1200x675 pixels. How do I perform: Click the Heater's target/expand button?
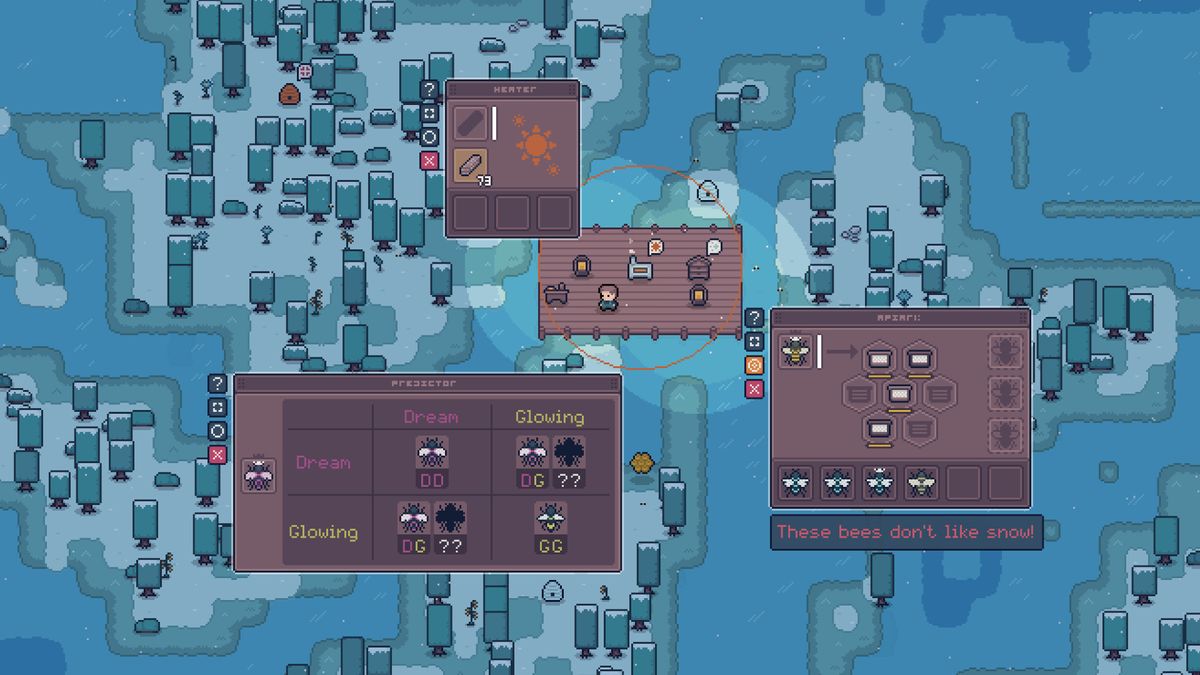coord(429,113)
